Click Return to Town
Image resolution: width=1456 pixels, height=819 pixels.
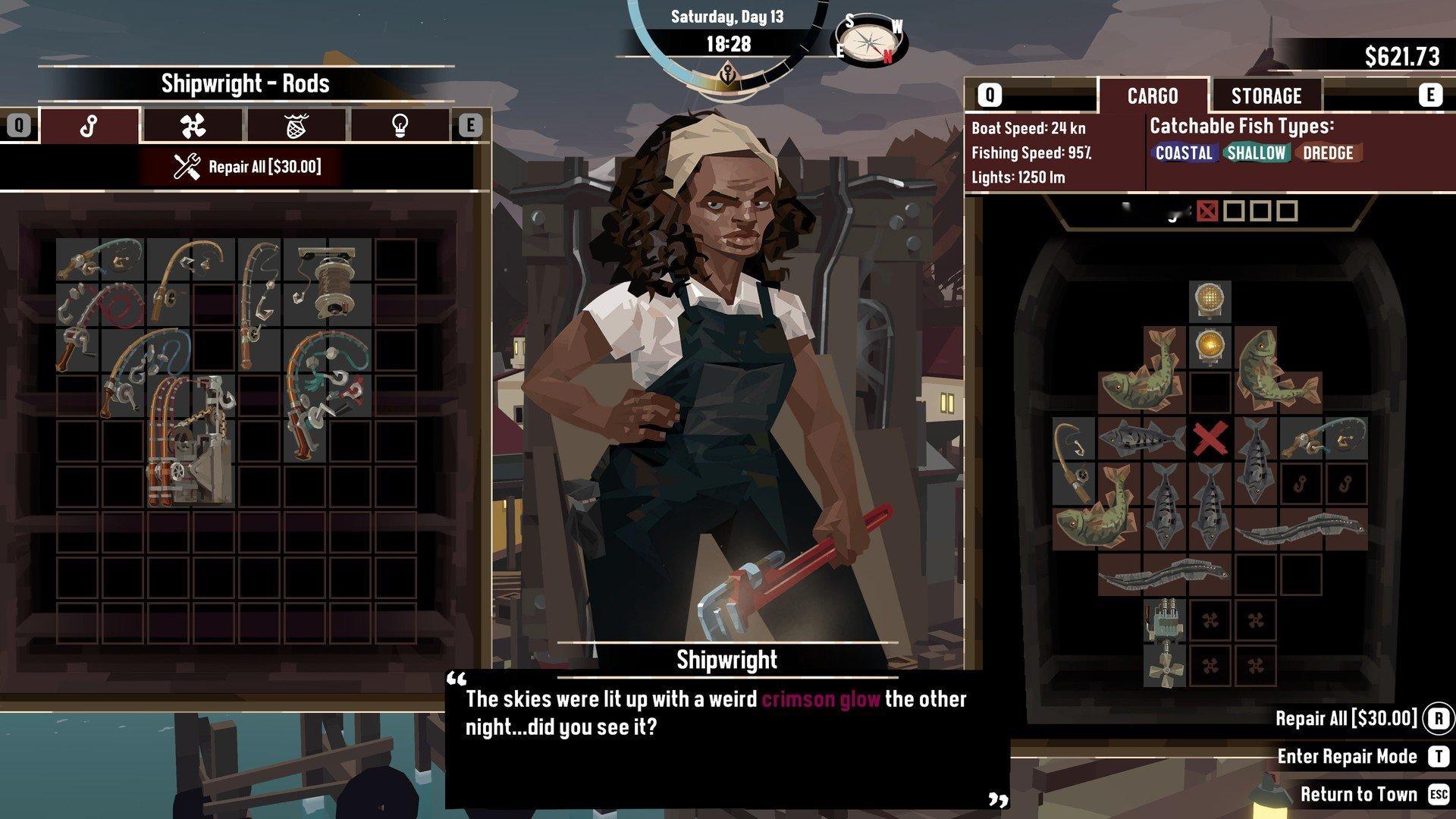(x=1358, y=794)
